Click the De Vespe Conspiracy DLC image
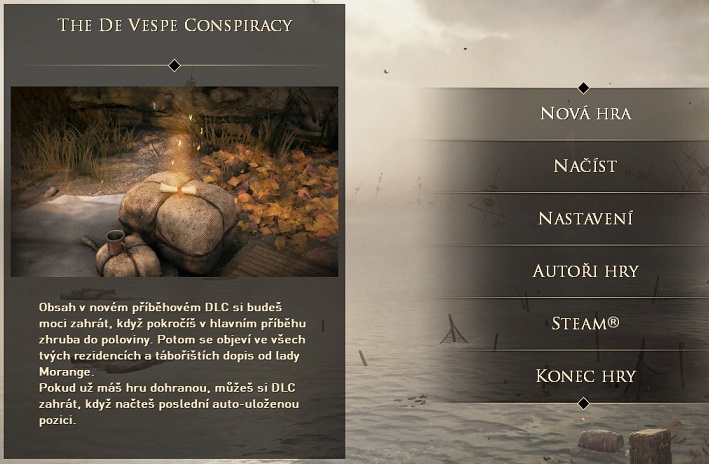 pyautogui.click(x=175, y=181)
